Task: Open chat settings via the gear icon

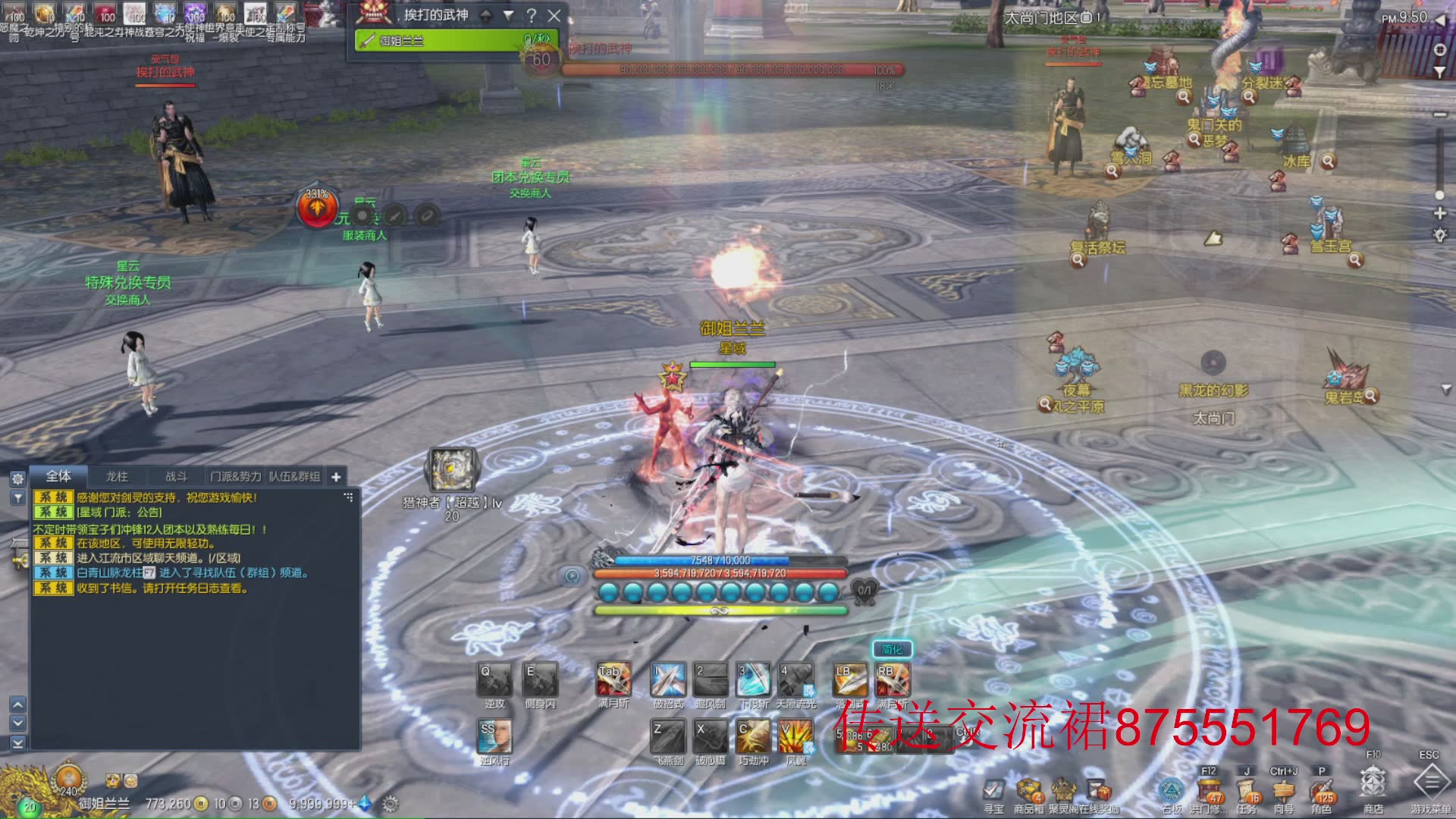Action: [x=17, y=479]
